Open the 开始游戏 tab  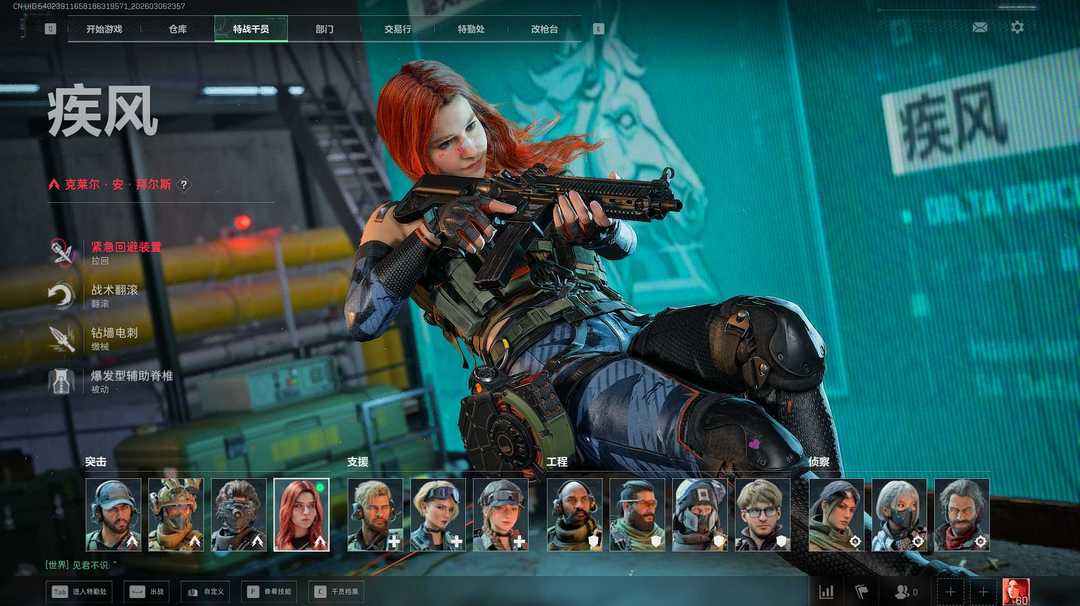point(104,29)
